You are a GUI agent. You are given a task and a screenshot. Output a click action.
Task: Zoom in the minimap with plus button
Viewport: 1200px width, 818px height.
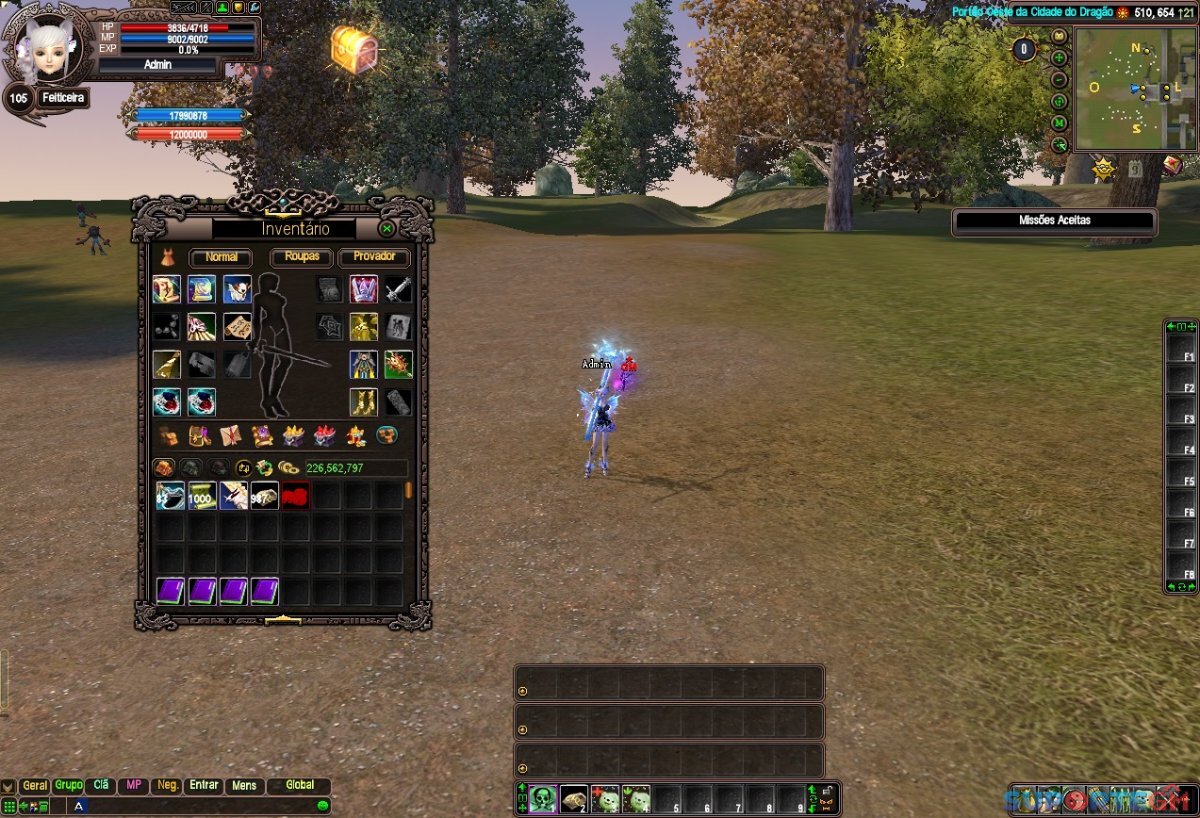coord(1059,58)
